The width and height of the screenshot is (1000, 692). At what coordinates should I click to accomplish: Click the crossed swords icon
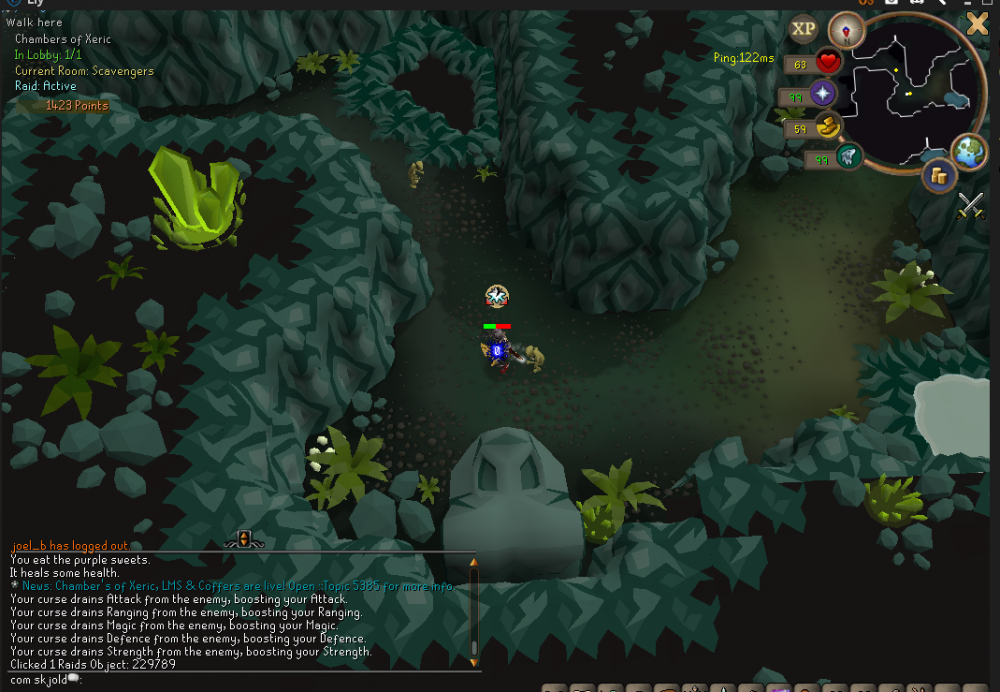pos(971,205)
